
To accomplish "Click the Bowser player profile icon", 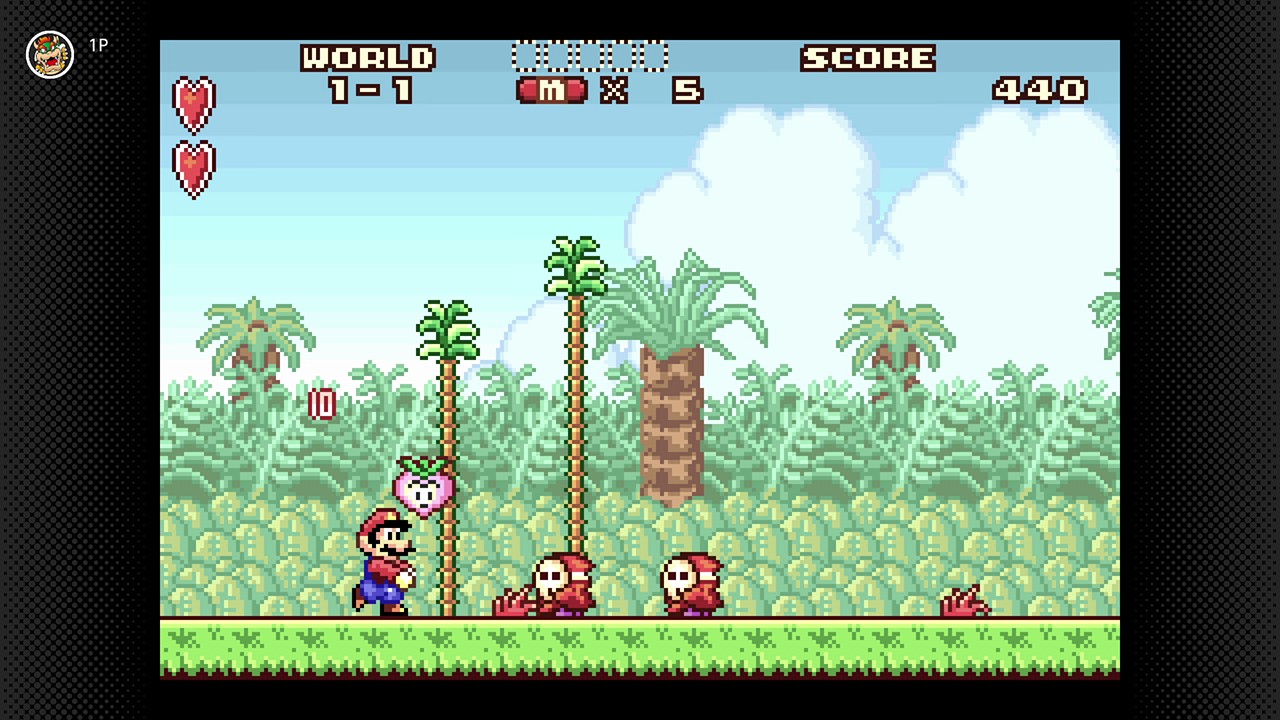I will tap(49, 55).
